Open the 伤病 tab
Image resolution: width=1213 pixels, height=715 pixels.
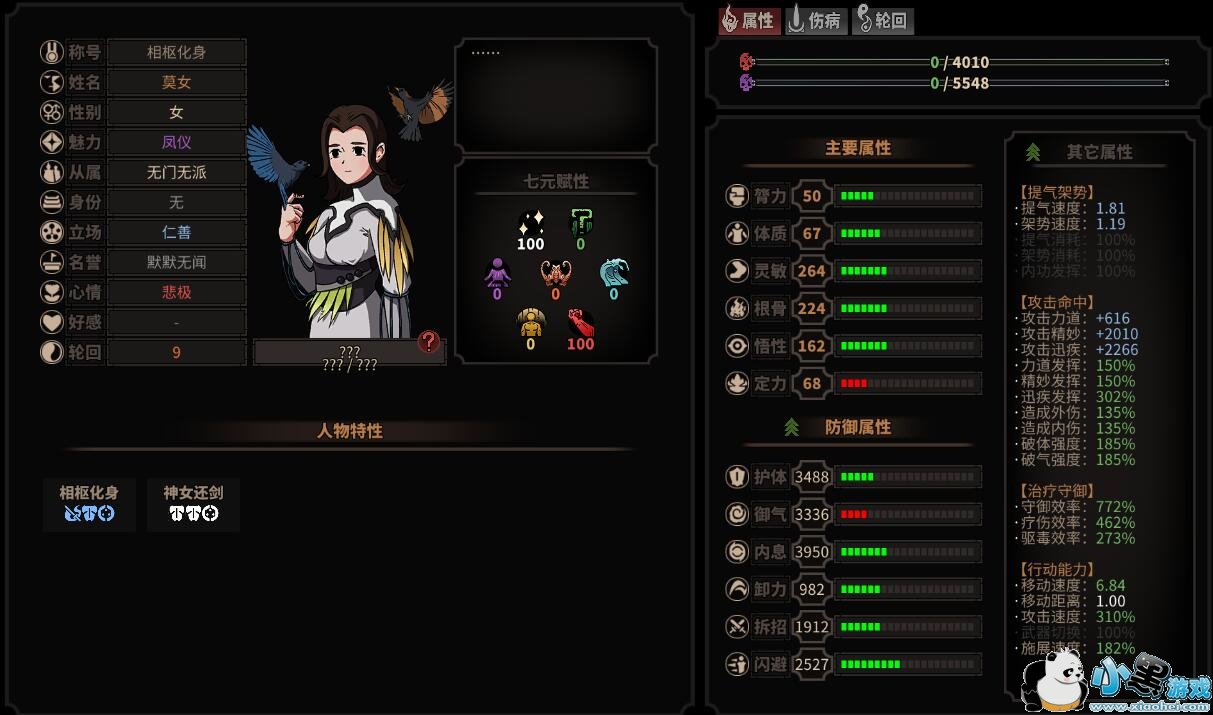point(816,20)
